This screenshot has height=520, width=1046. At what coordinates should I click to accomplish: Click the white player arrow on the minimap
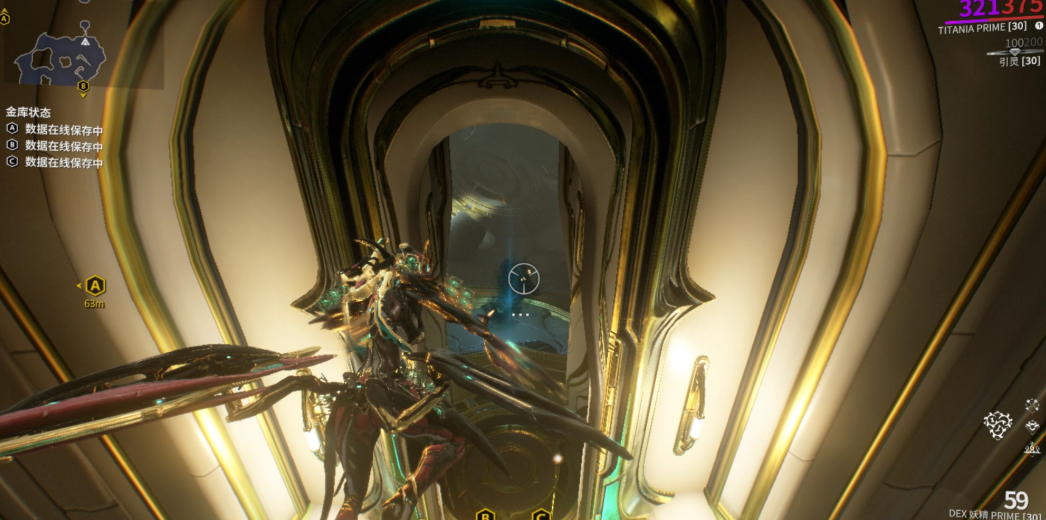click(86, 41)
